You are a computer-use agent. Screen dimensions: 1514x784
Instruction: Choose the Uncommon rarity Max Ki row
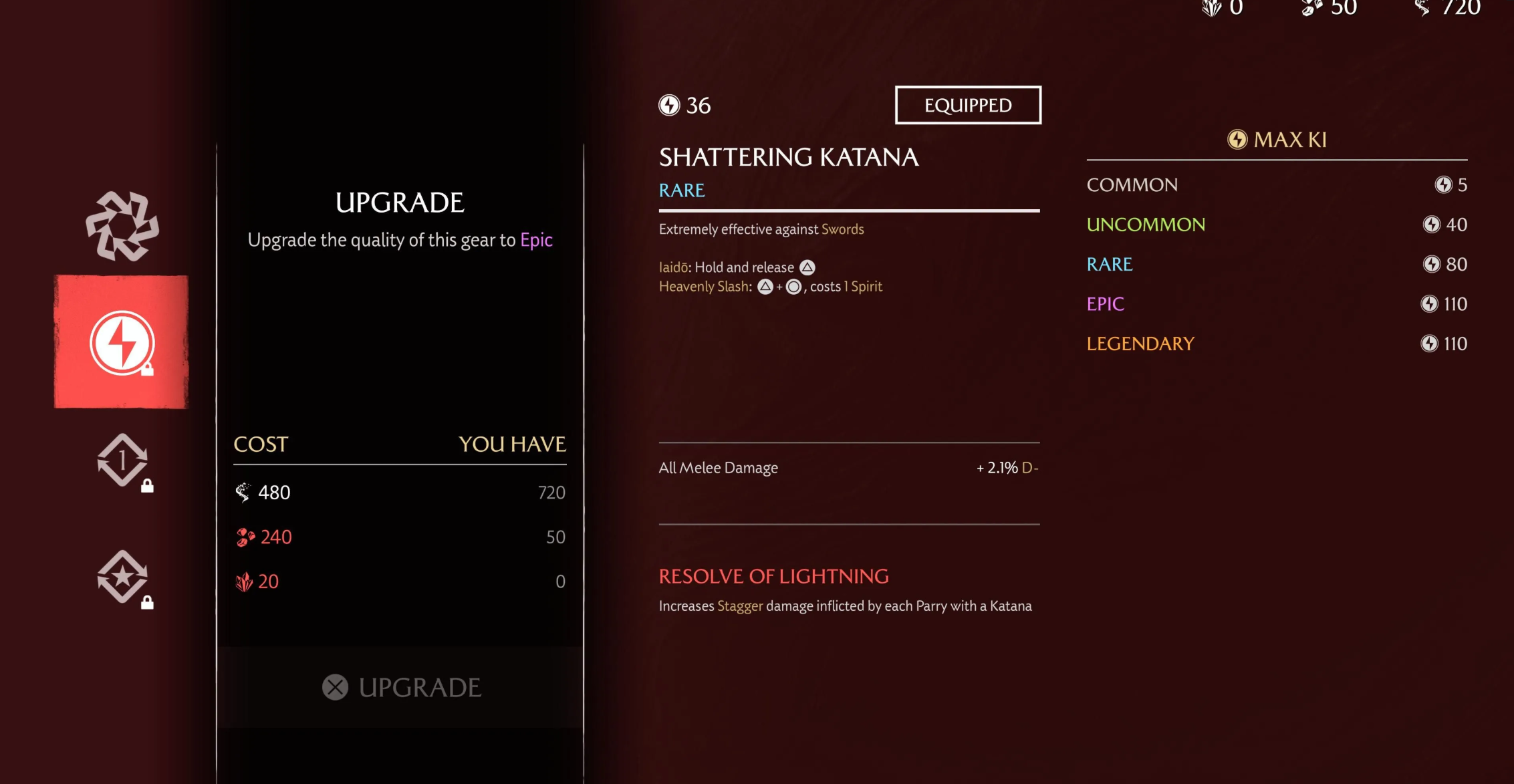coord(1276,225)
